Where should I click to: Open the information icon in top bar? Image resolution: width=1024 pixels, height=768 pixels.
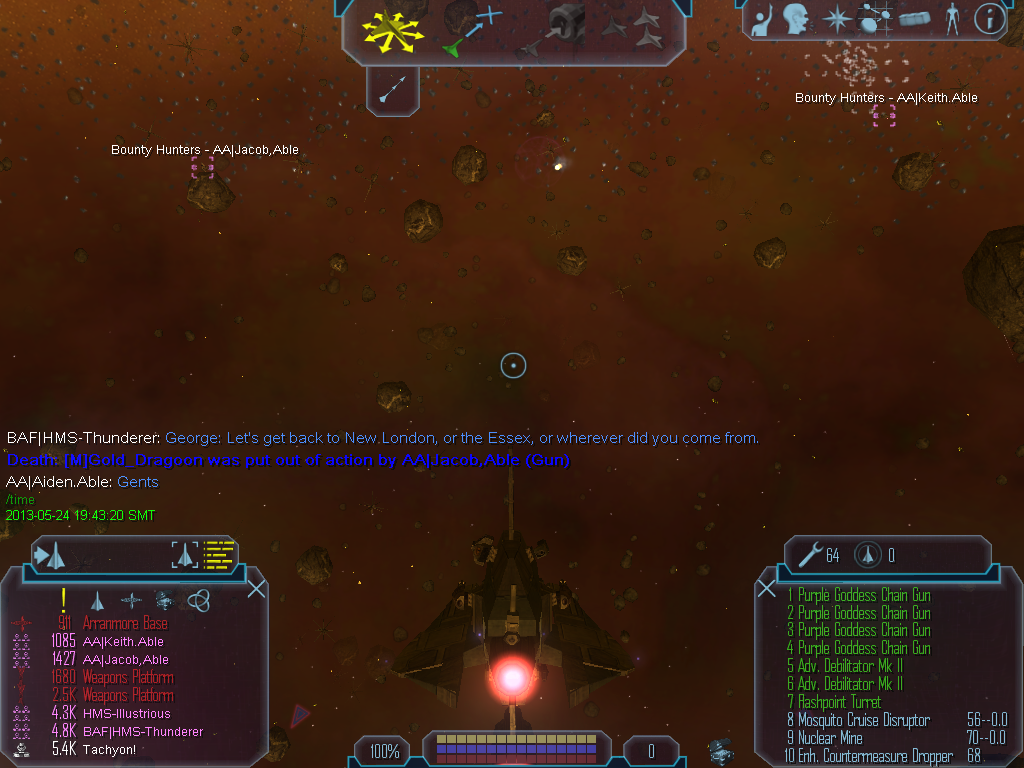pyautogui.click(x=989, y=18)
